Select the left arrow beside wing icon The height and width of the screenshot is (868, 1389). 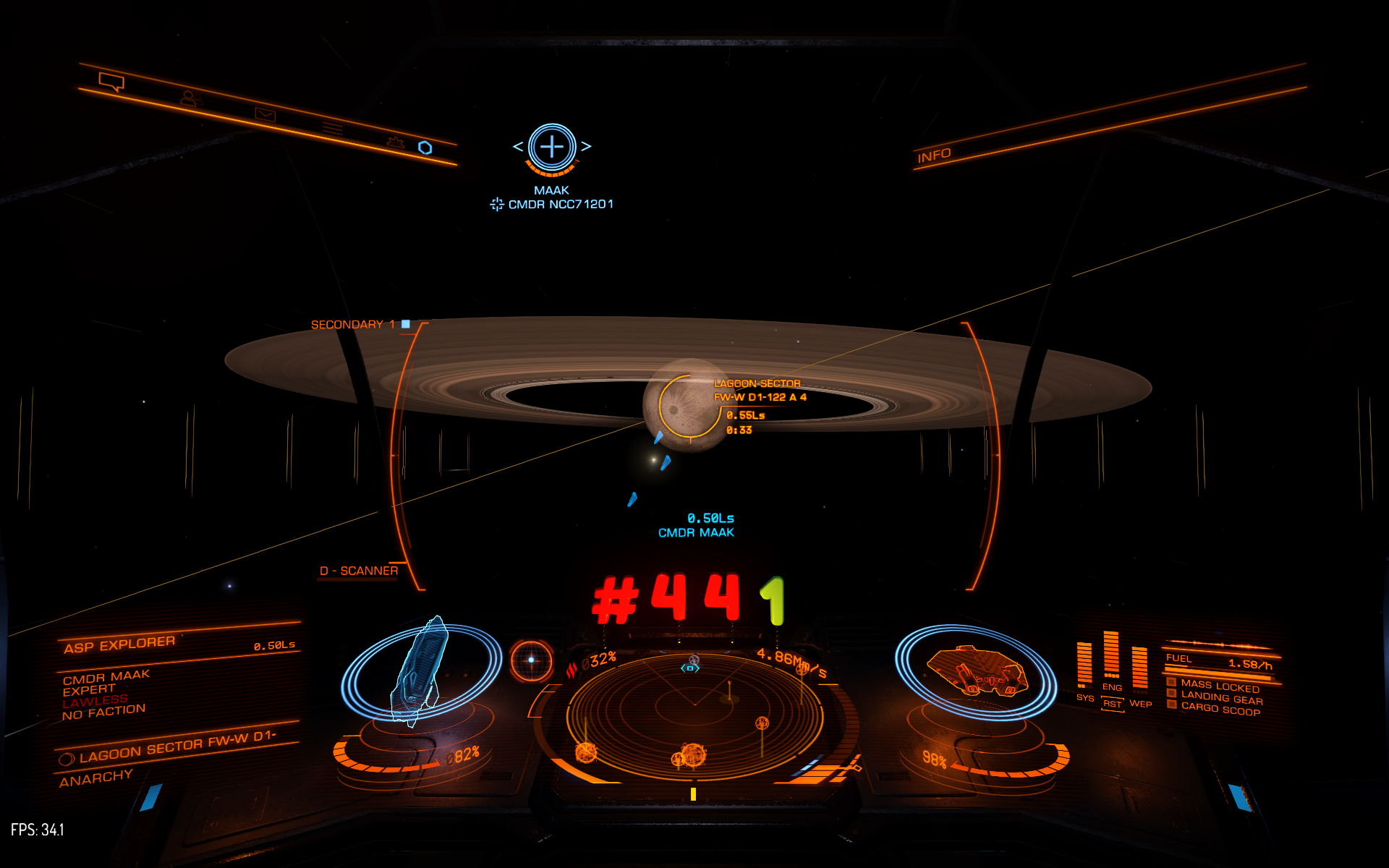pyautogui.click(x=518, y=147)
